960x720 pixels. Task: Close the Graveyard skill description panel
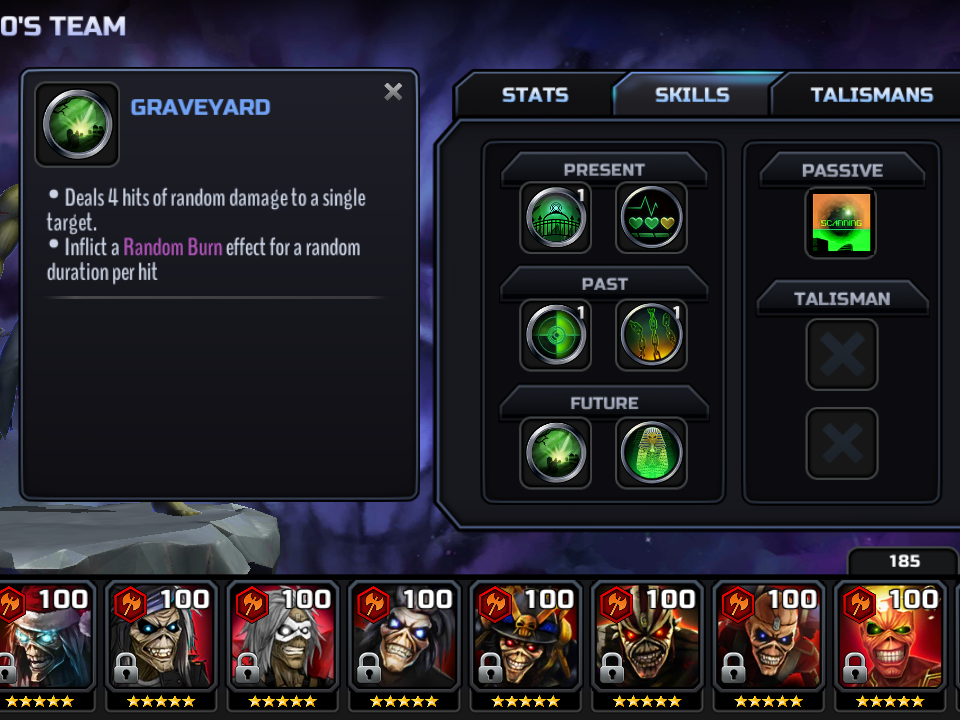tap(393, 93)
